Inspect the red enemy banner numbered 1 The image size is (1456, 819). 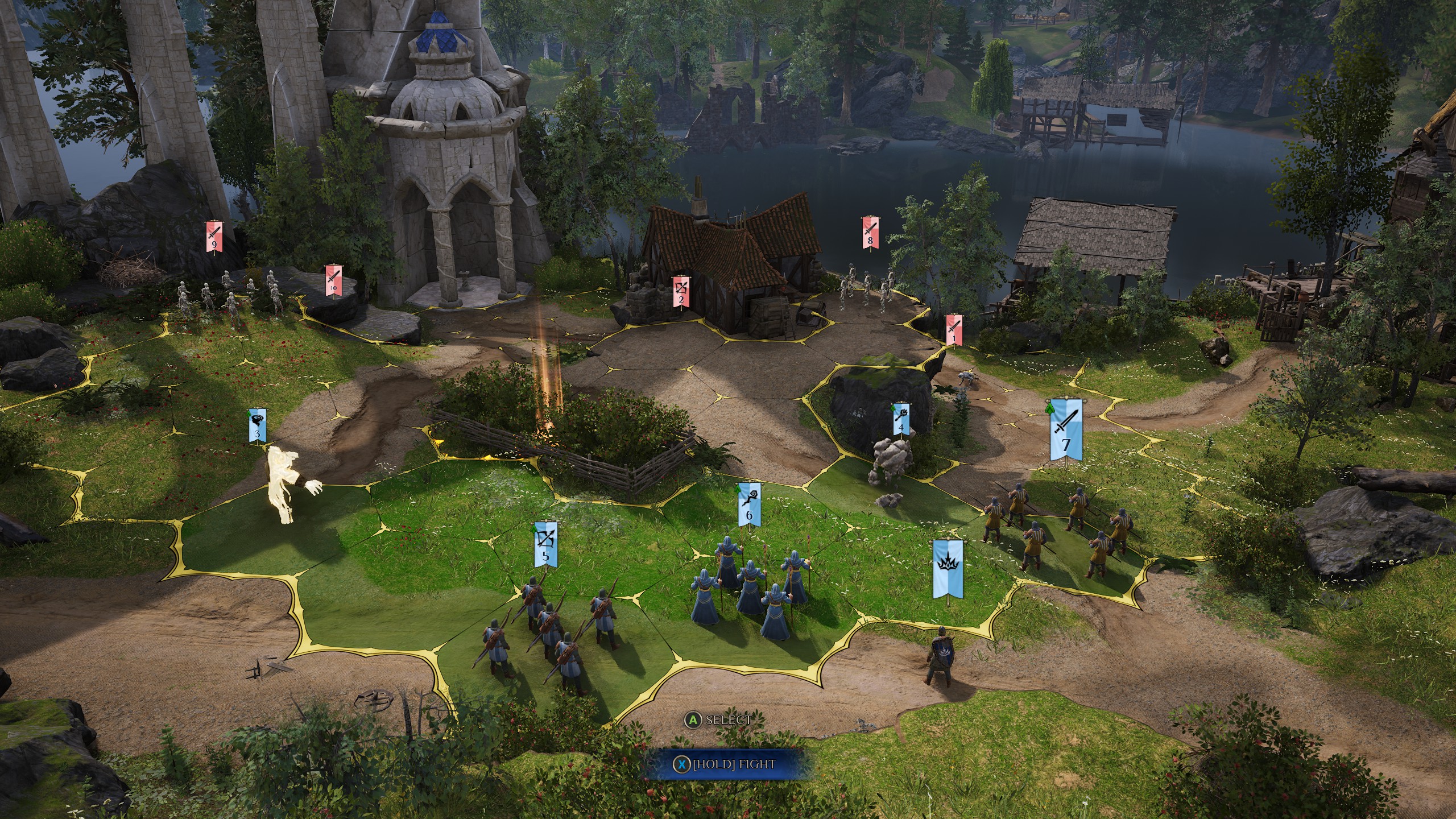pyautogui.click(x=954, y=330)
